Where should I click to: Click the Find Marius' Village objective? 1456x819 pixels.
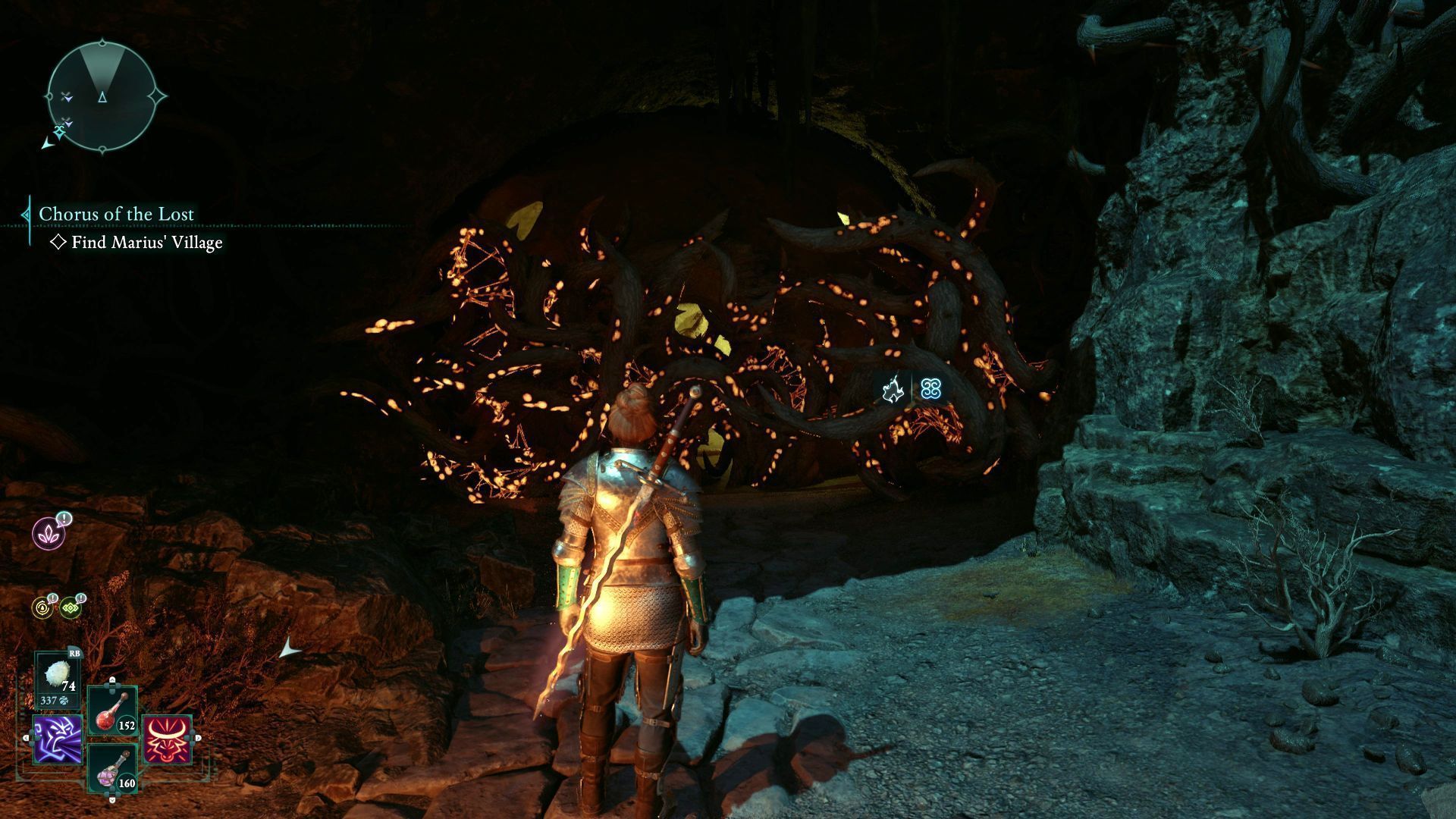(146, 243)
